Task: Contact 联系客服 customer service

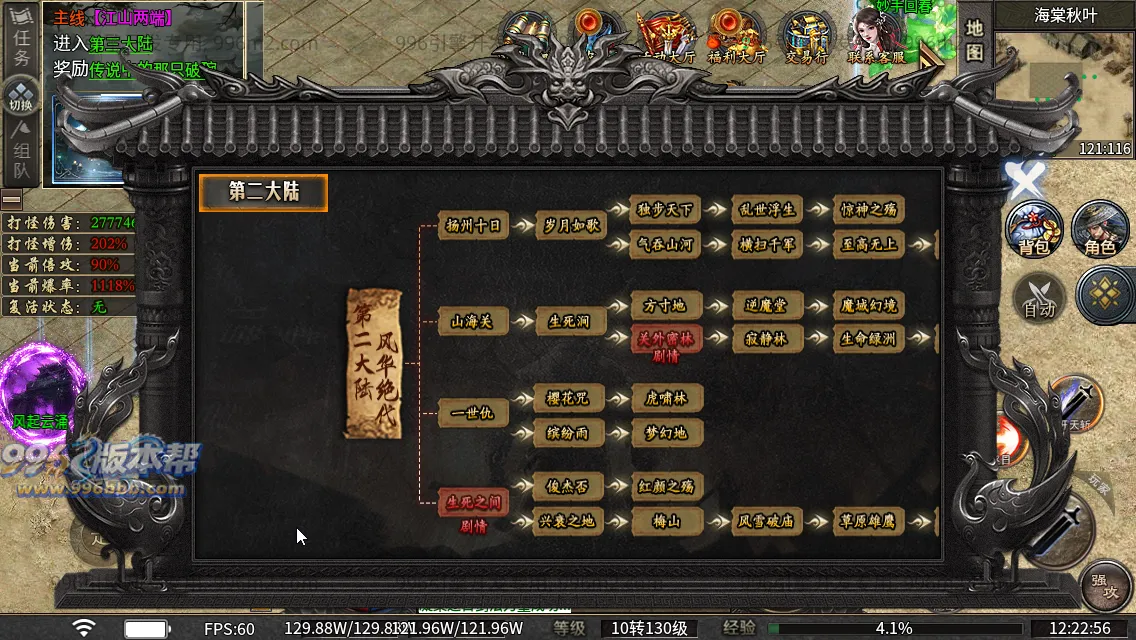Action: (x=876, y=40)
